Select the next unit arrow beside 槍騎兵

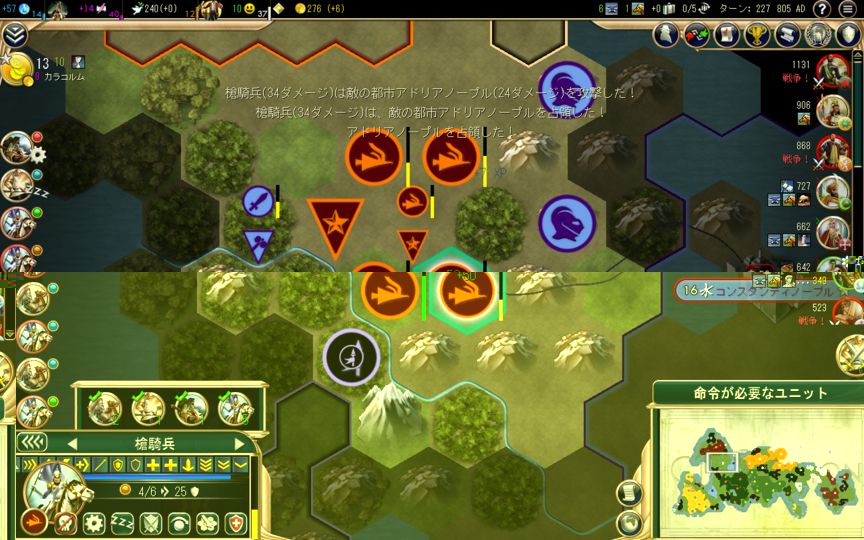(x=239, y=444)
